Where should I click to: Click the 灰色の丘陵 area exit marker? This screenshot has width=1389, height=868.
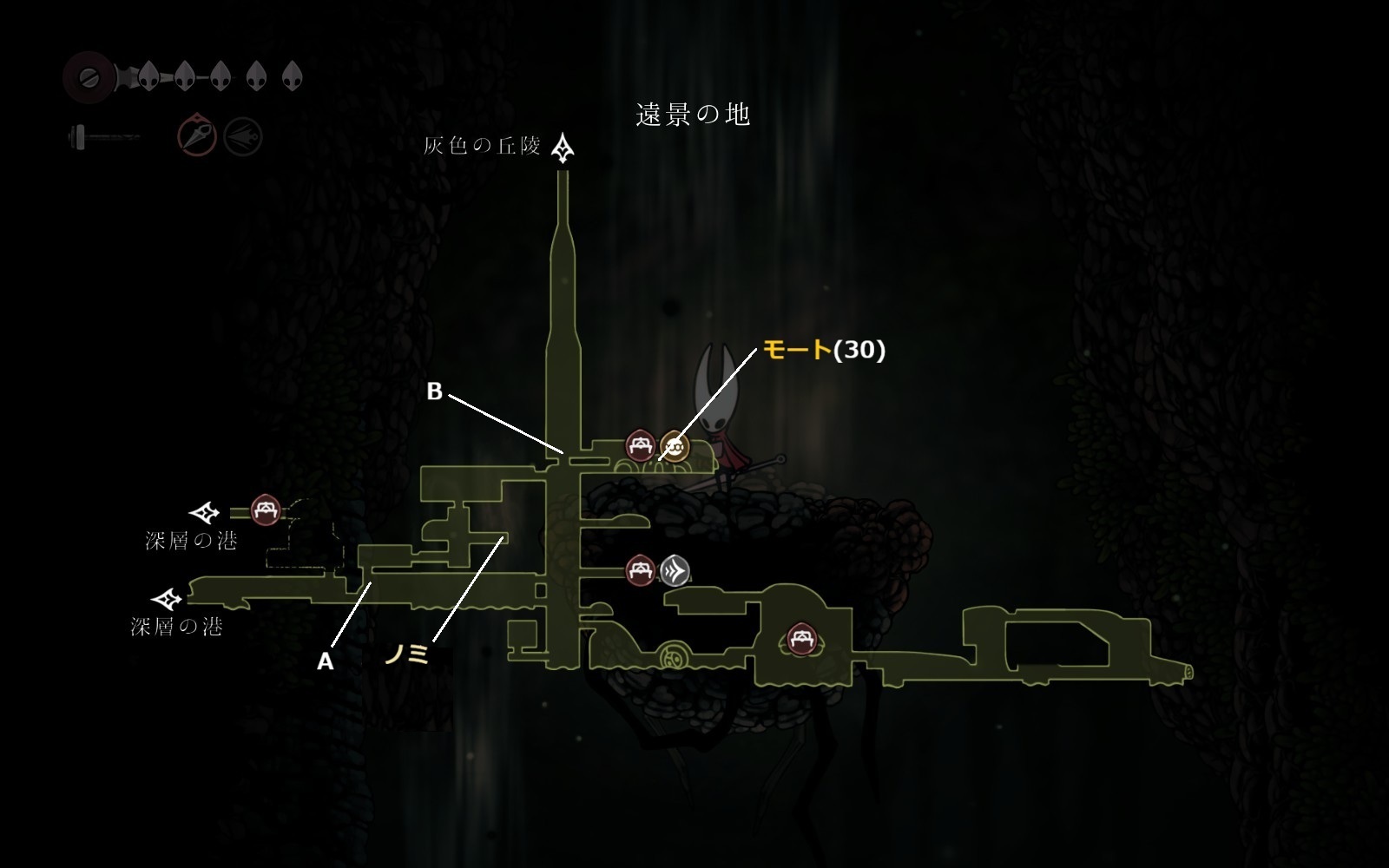click(x=565, y=148)
